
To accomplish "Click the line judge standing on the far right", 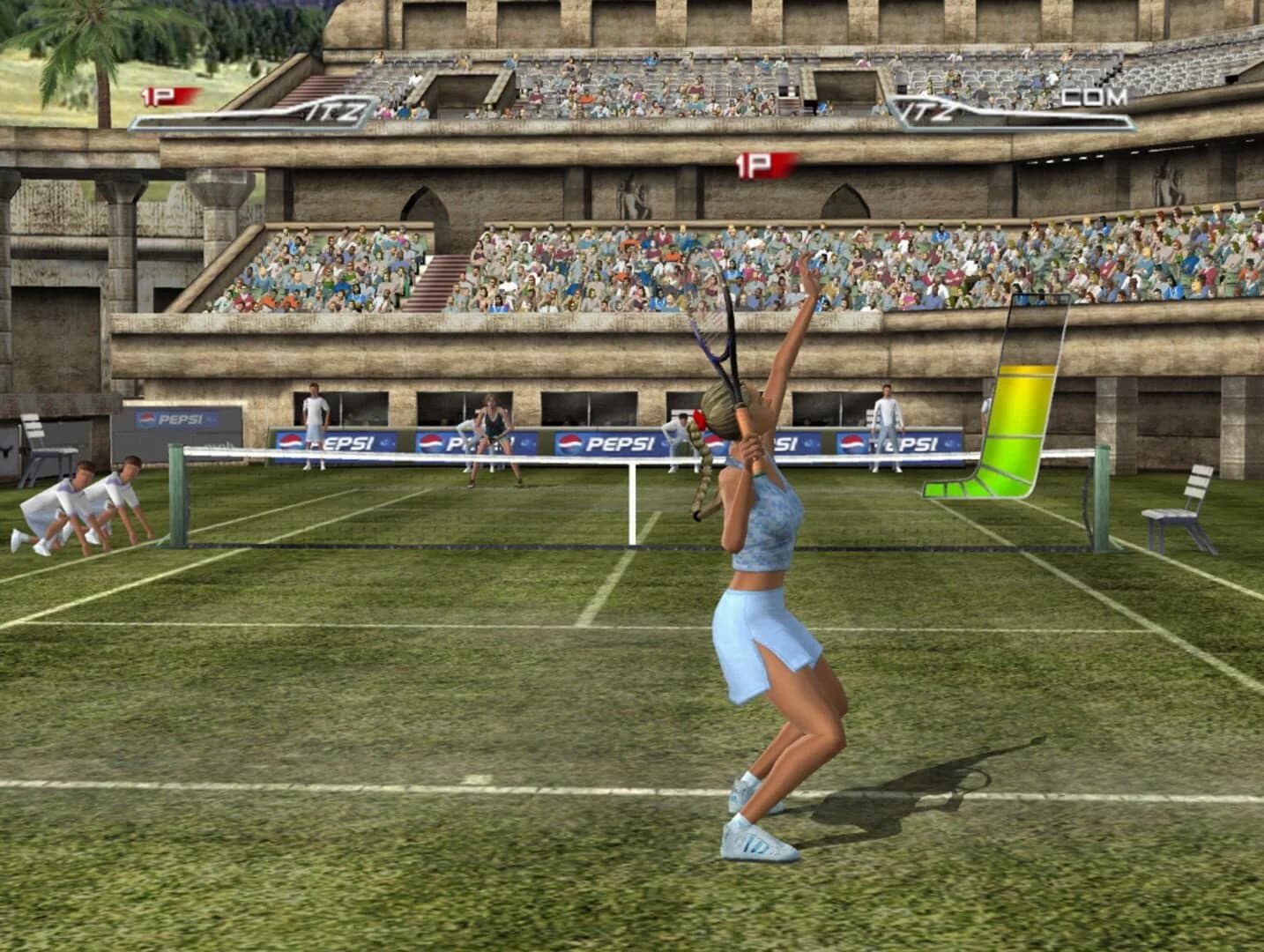I will [x=886, y=423].
